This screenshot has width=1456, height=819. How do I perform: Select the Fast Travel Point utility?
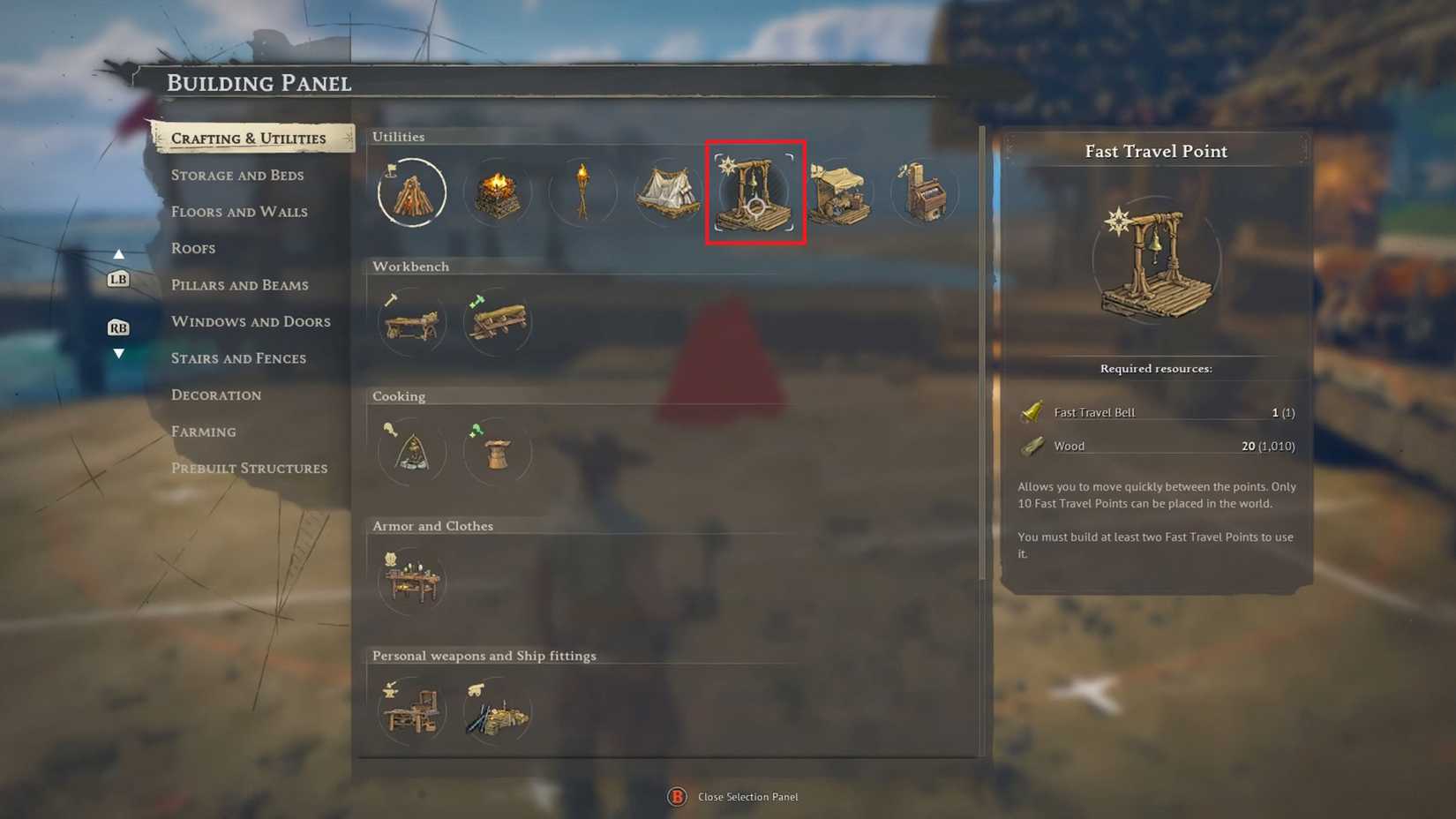754,192
